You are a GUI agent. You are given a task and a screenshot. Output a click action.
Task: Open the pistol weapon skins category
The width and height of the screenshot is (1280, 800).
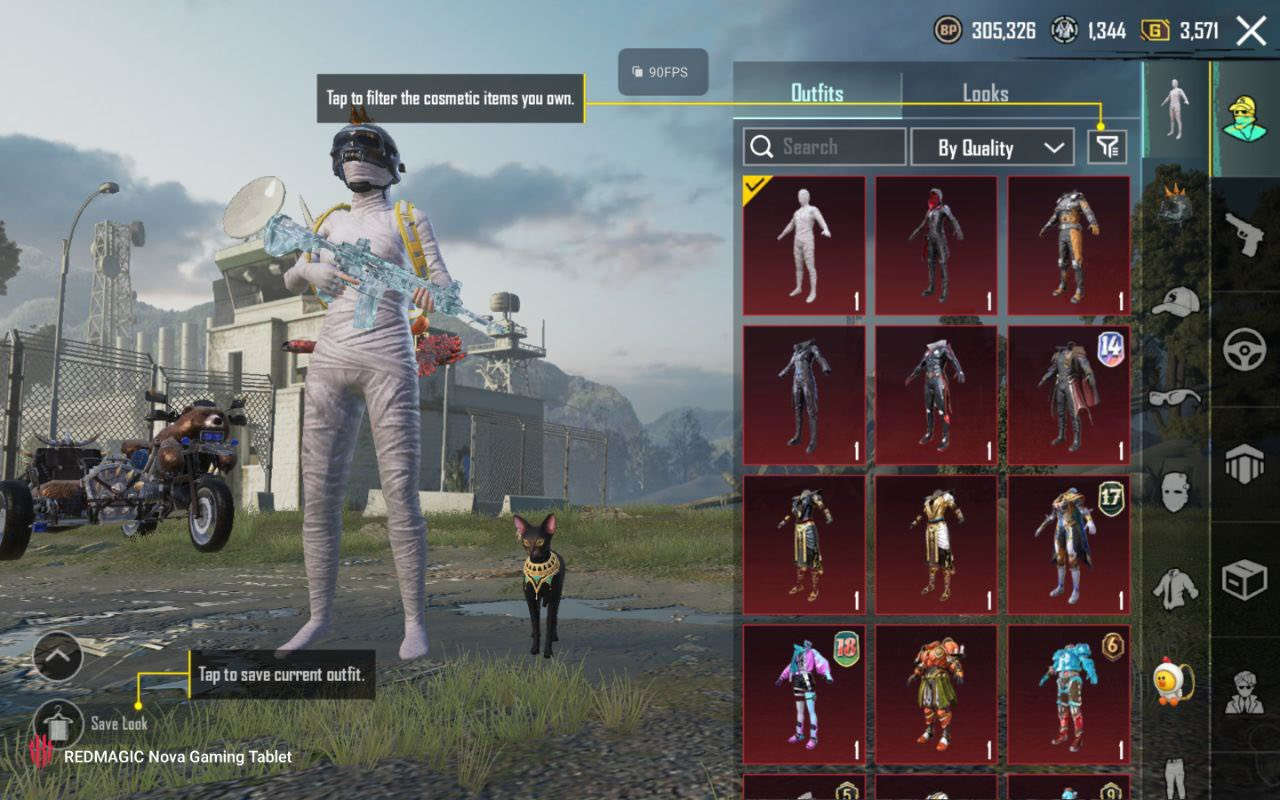point(1244,233)
